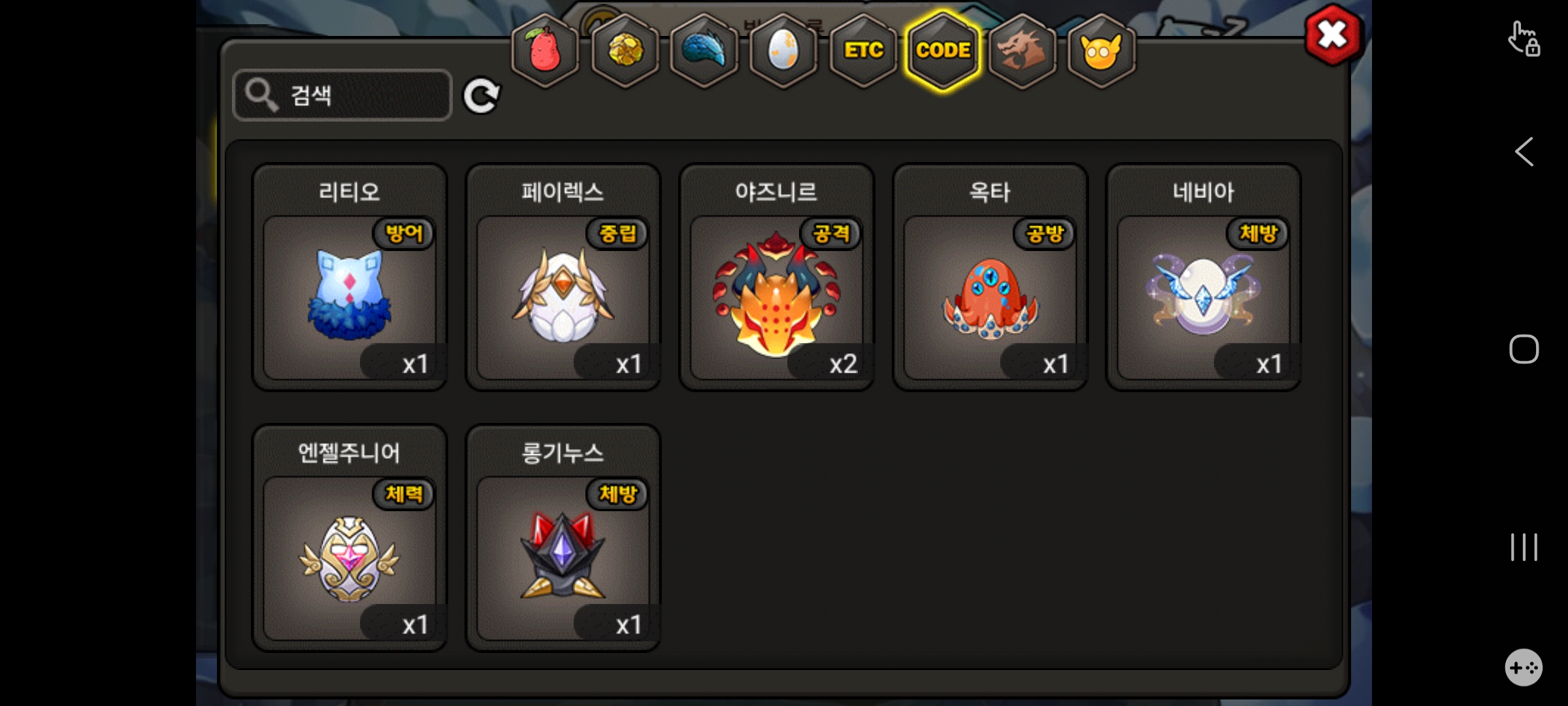Open the gold nugget tab
This screenshot has width=1568, height=706.
point(625,50)
